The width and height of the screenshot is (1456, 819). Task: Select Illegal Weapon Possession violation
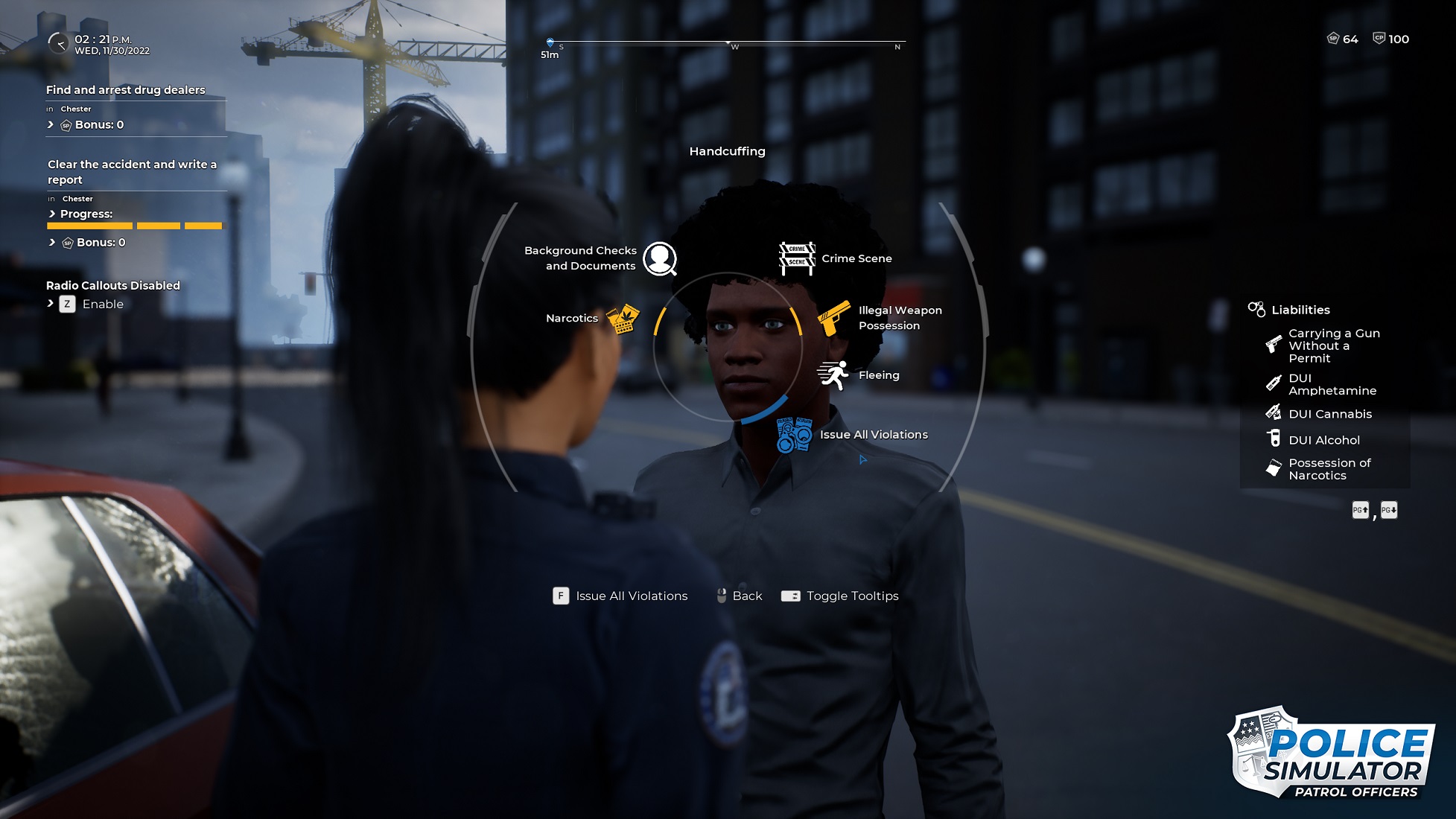(x=834, y=318)
